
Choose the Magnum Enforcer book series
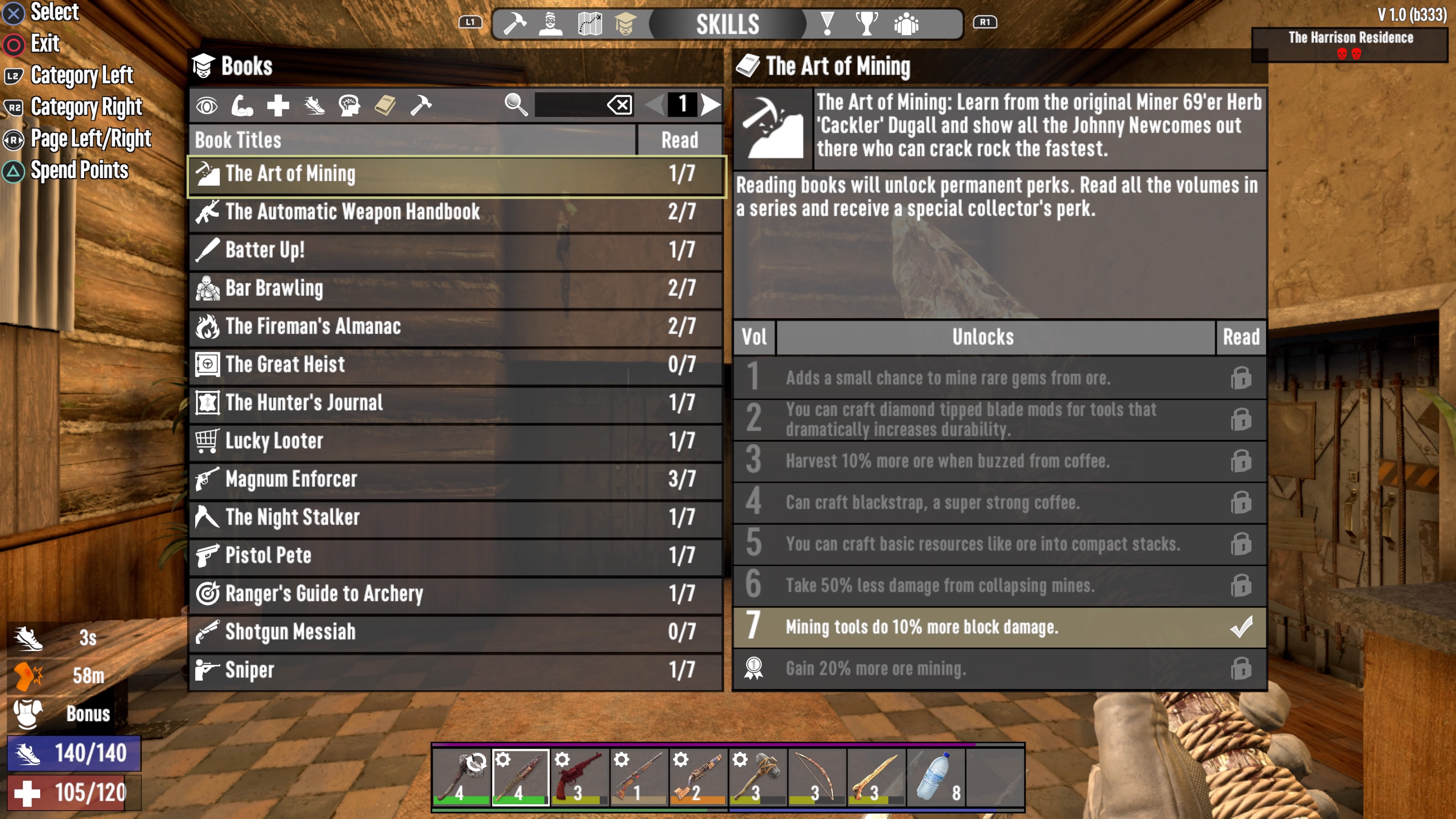click(x=455, y=479)
